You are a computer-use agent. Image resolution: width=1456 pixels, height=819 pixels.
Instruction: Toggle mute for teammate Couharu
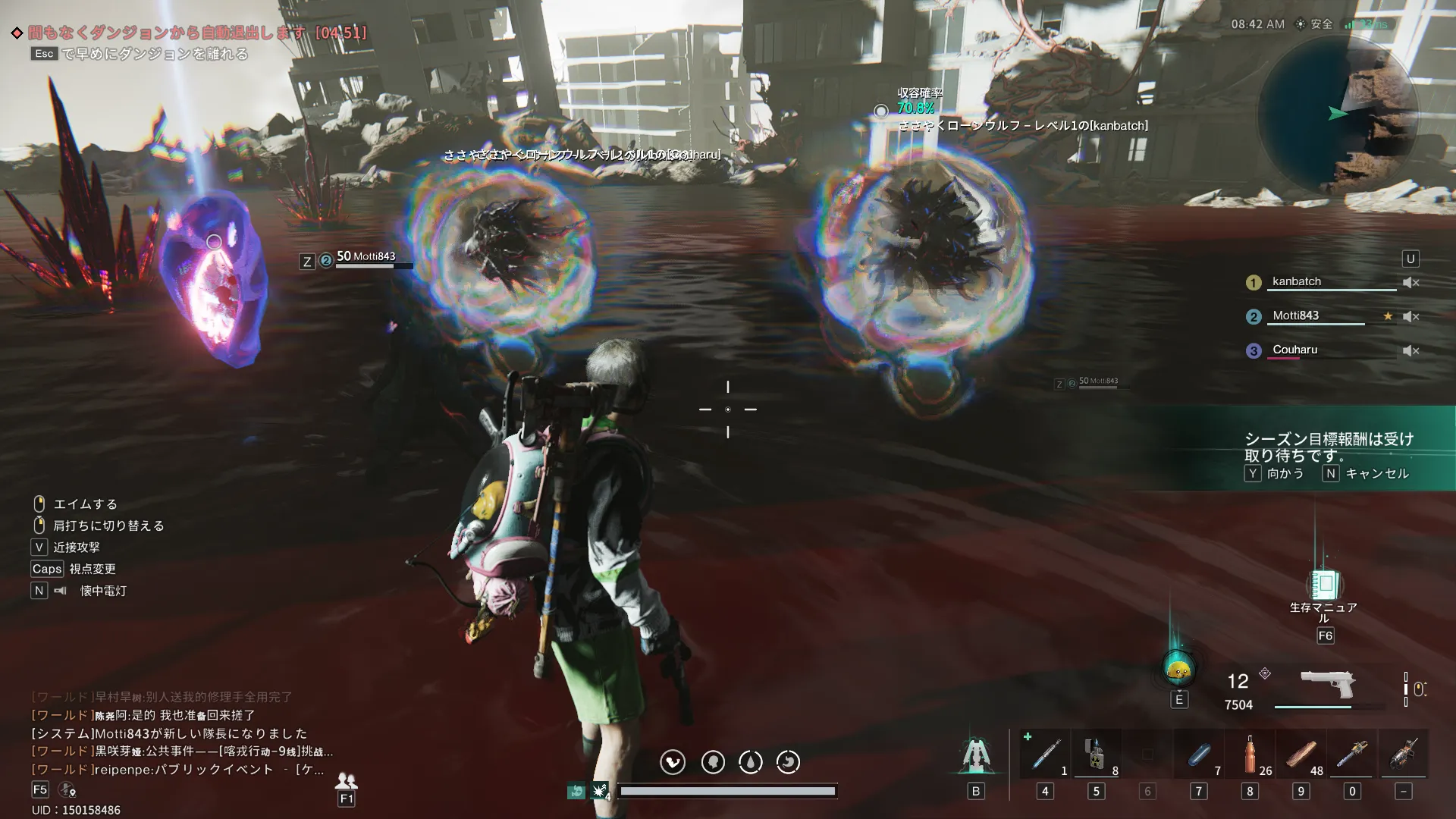tap(1410, 350)
